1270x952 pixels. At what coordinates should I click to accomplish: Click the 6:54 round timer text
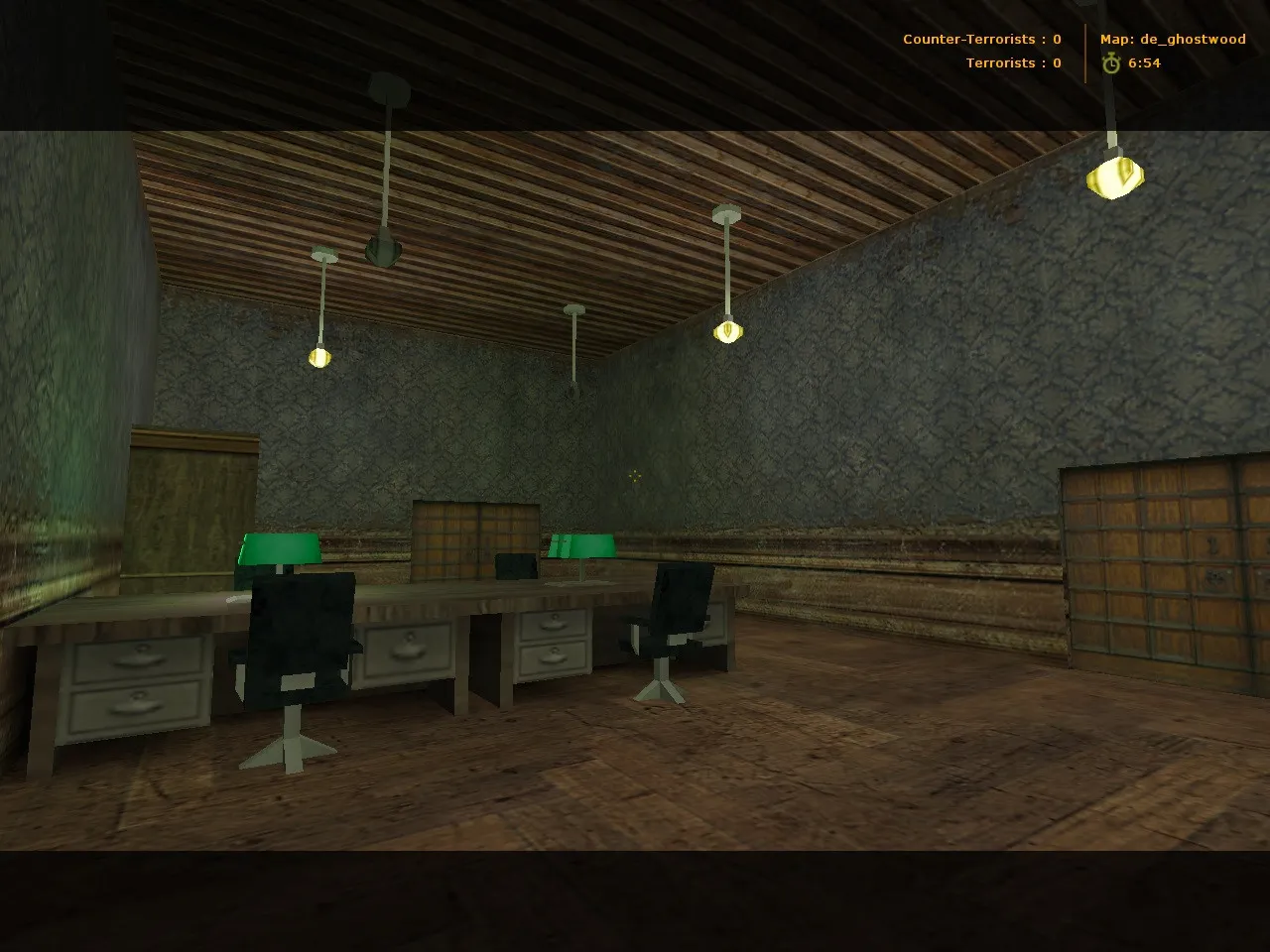tap(1145, 62)
